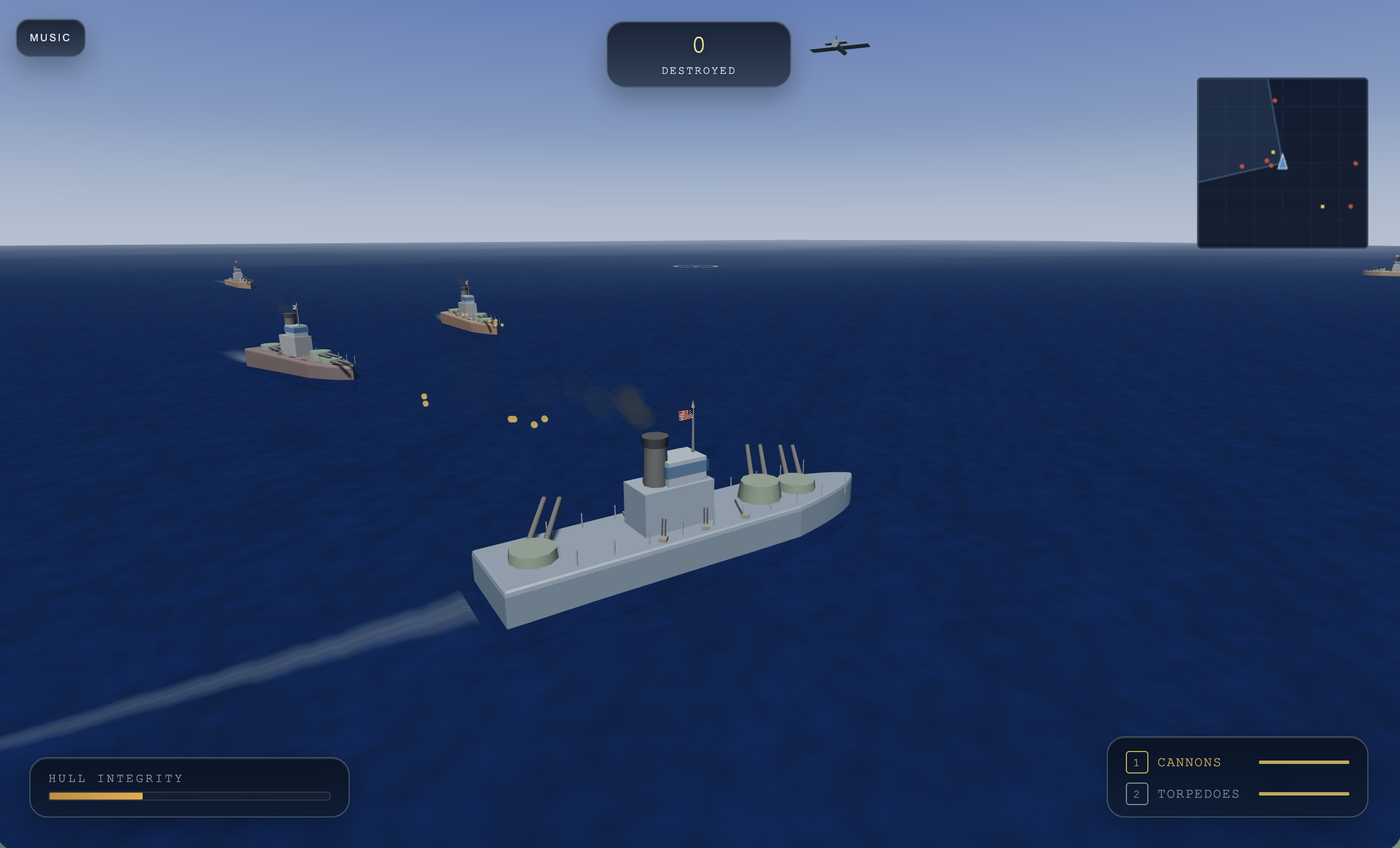
Task: Toggle the Torpedoes weapon selection
Action: click(1137, 794)
